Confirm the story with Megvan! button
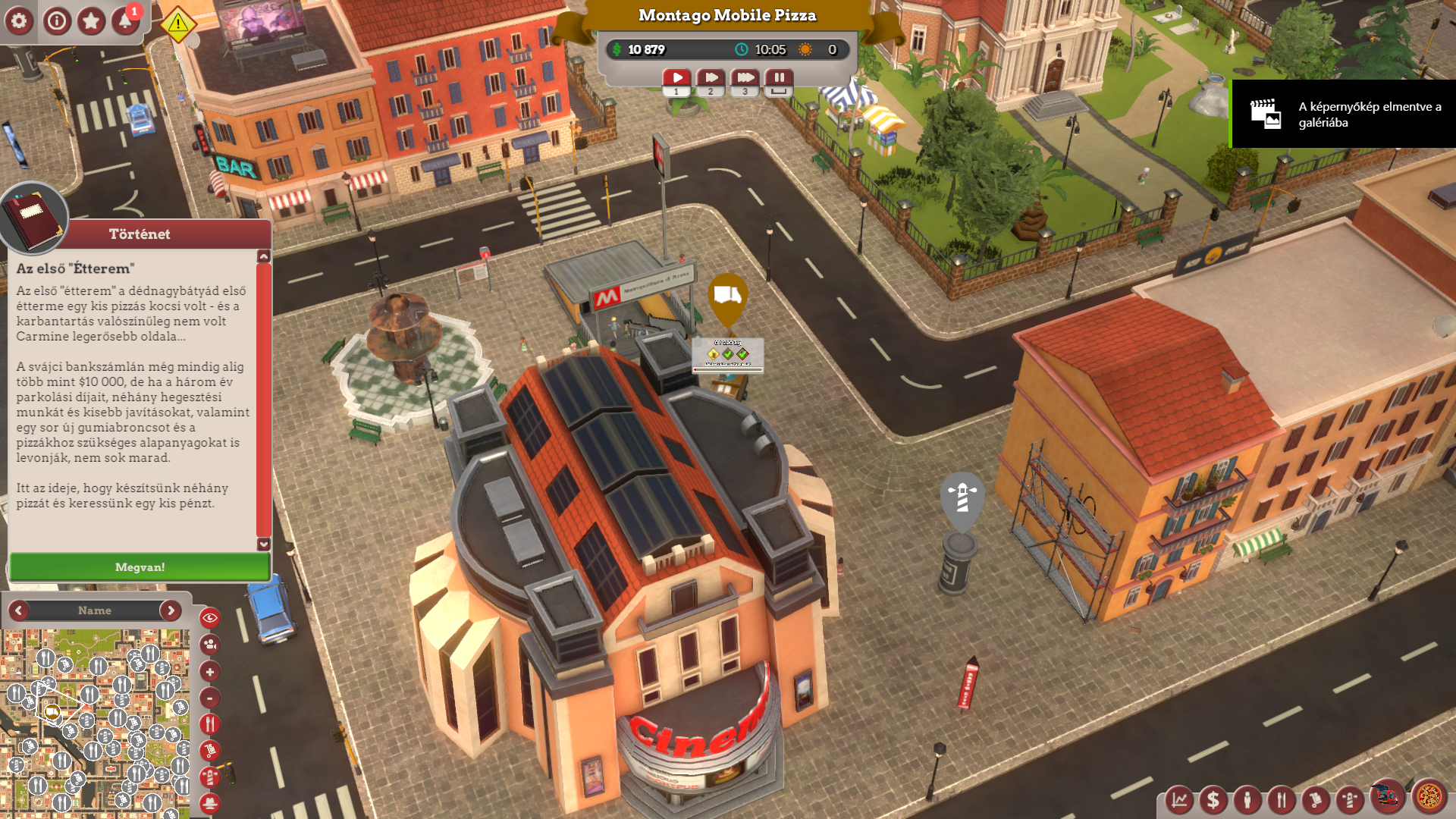The height and width of the screenshot is (819, 1456). coord(140,567)
